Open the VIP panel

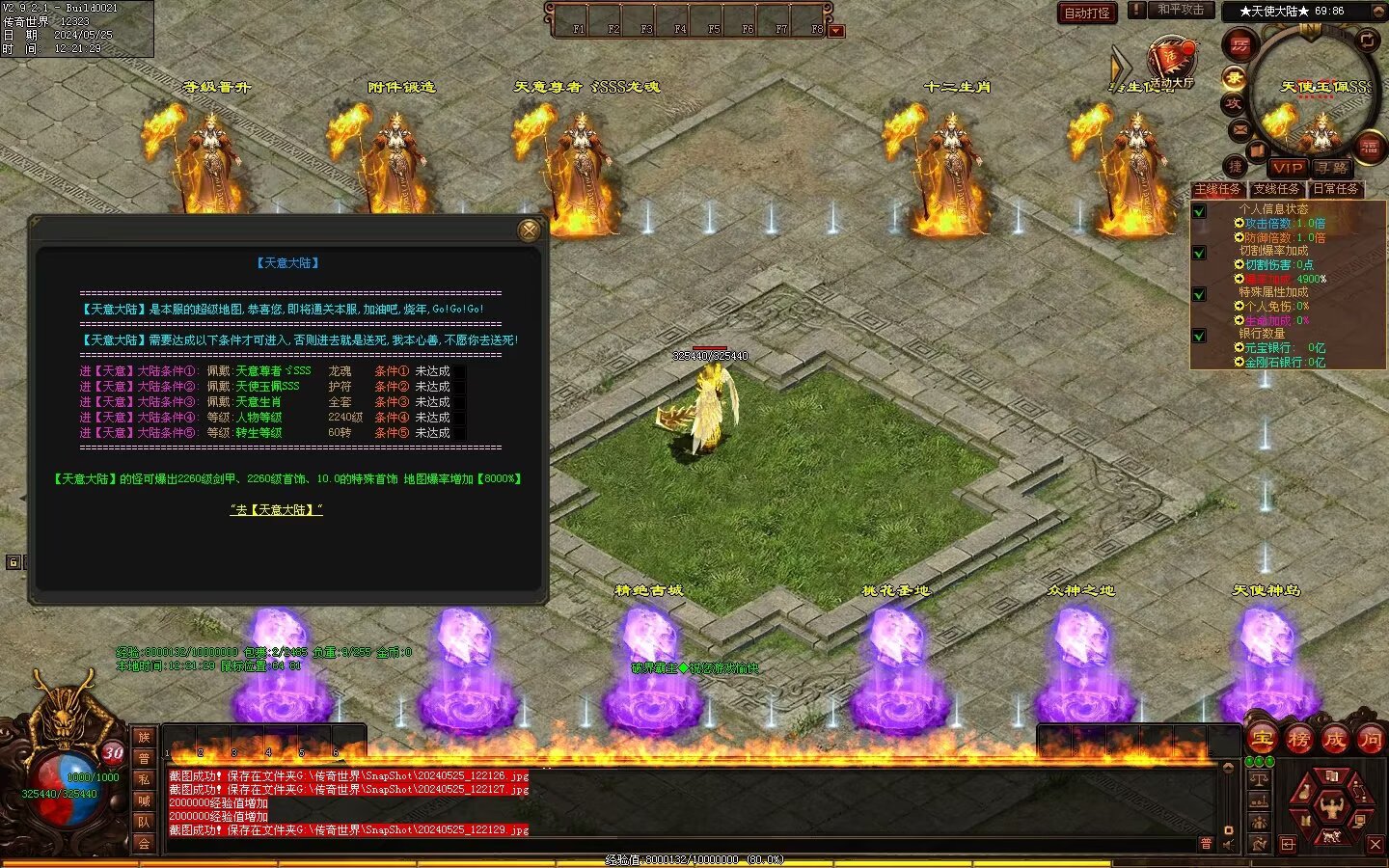click(1287, 167)
